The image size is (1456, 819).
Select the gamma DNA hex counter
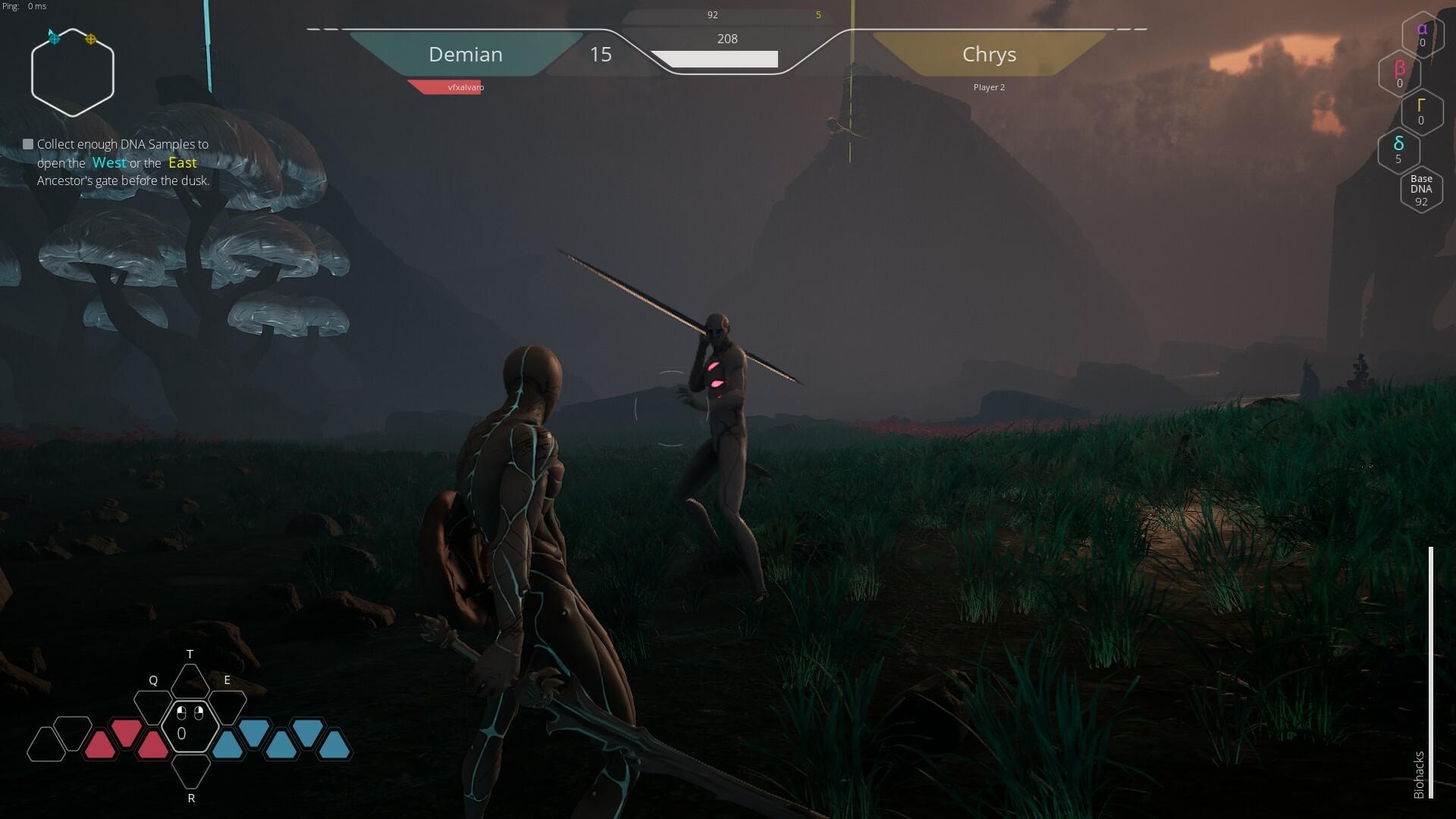(x=1422, y=112)
